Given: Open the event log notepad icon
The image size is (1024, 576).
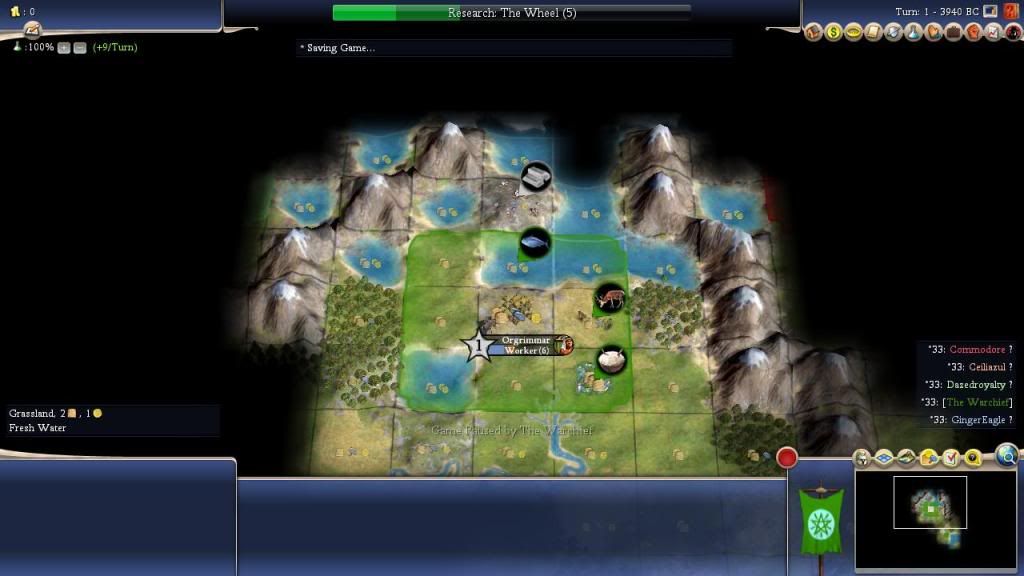Looking at the screenshot, I should pyautogui.click(x=32, y=28).
